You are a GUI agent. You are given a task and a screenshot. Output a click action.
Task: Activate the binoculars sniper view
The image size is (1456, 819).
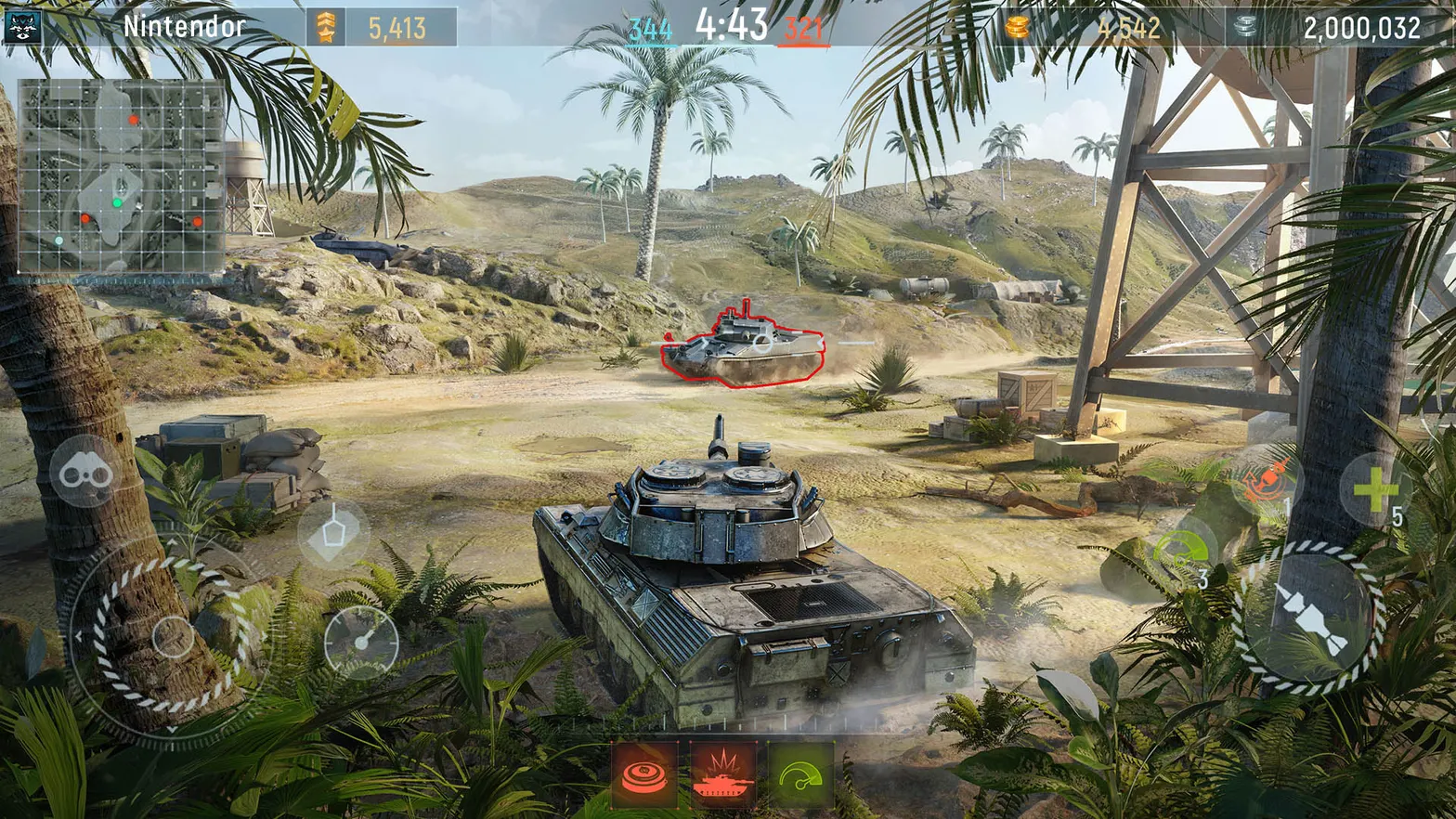point(82,472)
